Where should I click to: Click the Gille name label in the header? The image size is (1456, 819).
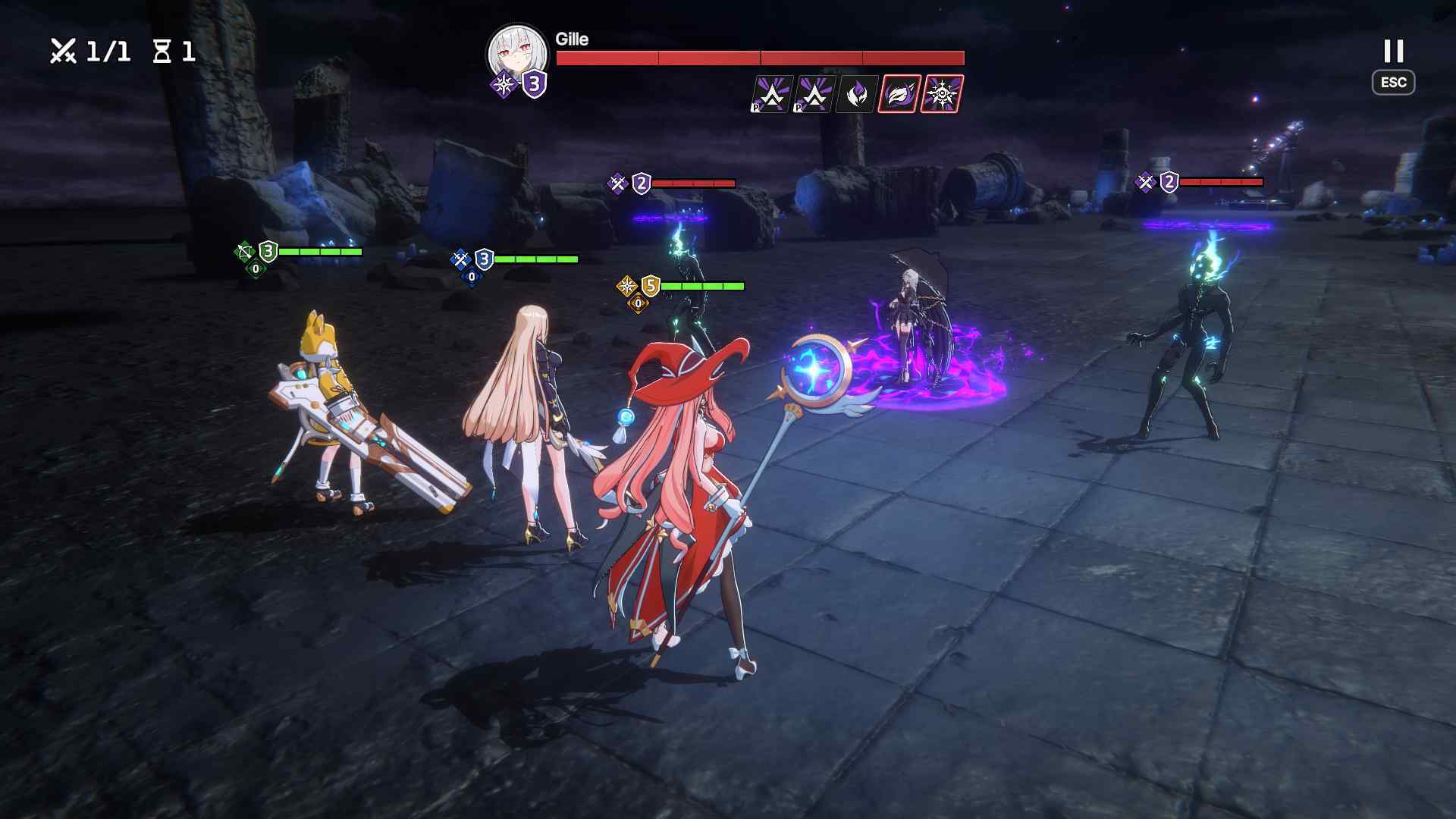(x=570, y=39)
